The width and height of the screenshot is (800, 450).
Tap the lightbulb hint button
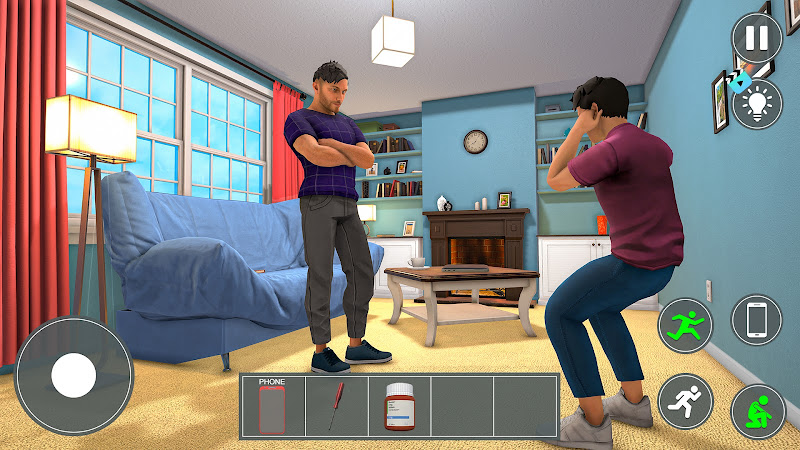coord(757,104)
